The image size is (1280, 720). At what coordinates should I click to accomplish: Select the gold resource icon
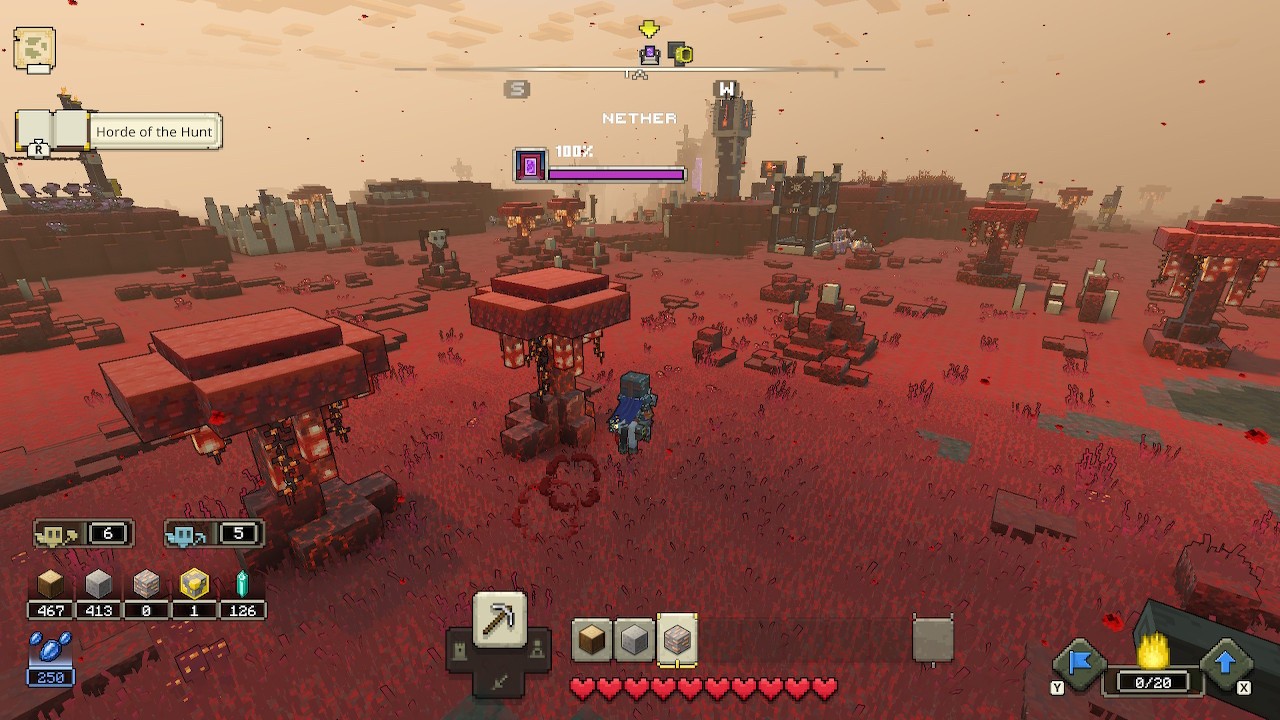(x=194, y=584)
